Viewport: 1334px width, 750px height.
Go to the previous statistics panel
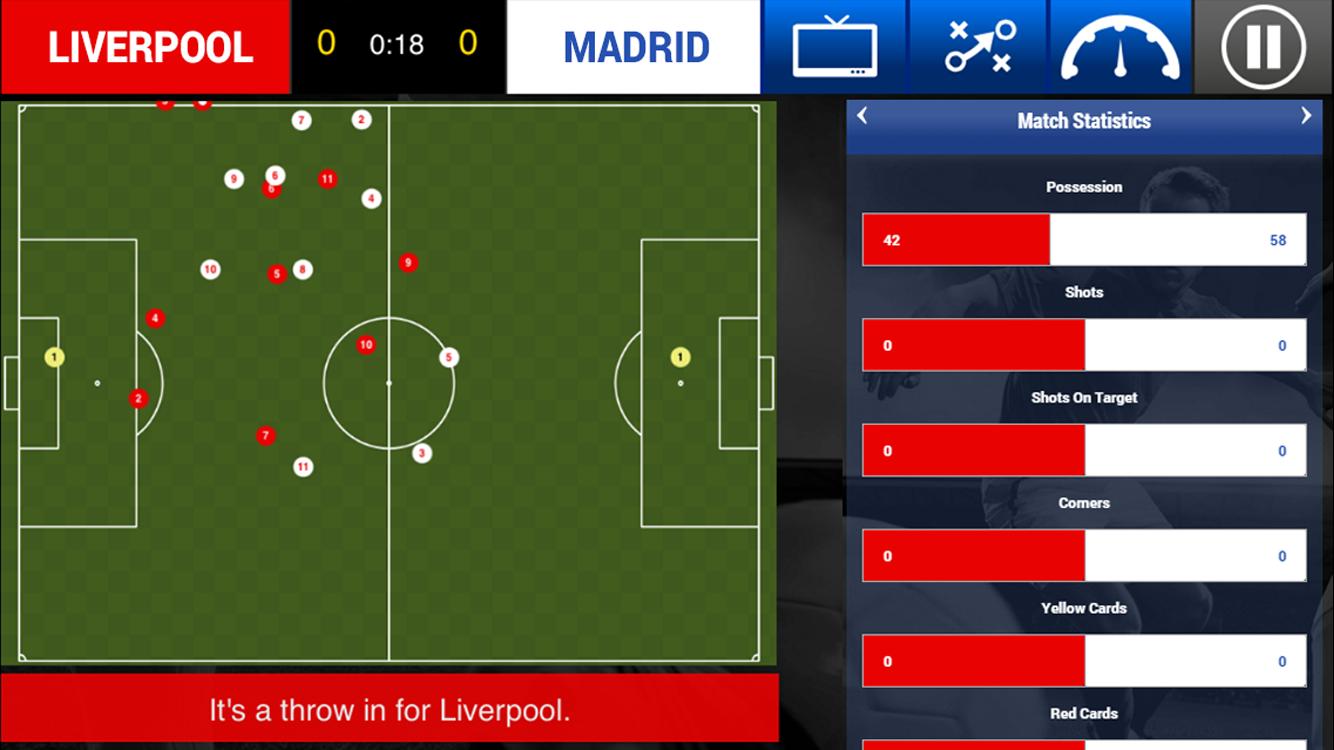863,117
